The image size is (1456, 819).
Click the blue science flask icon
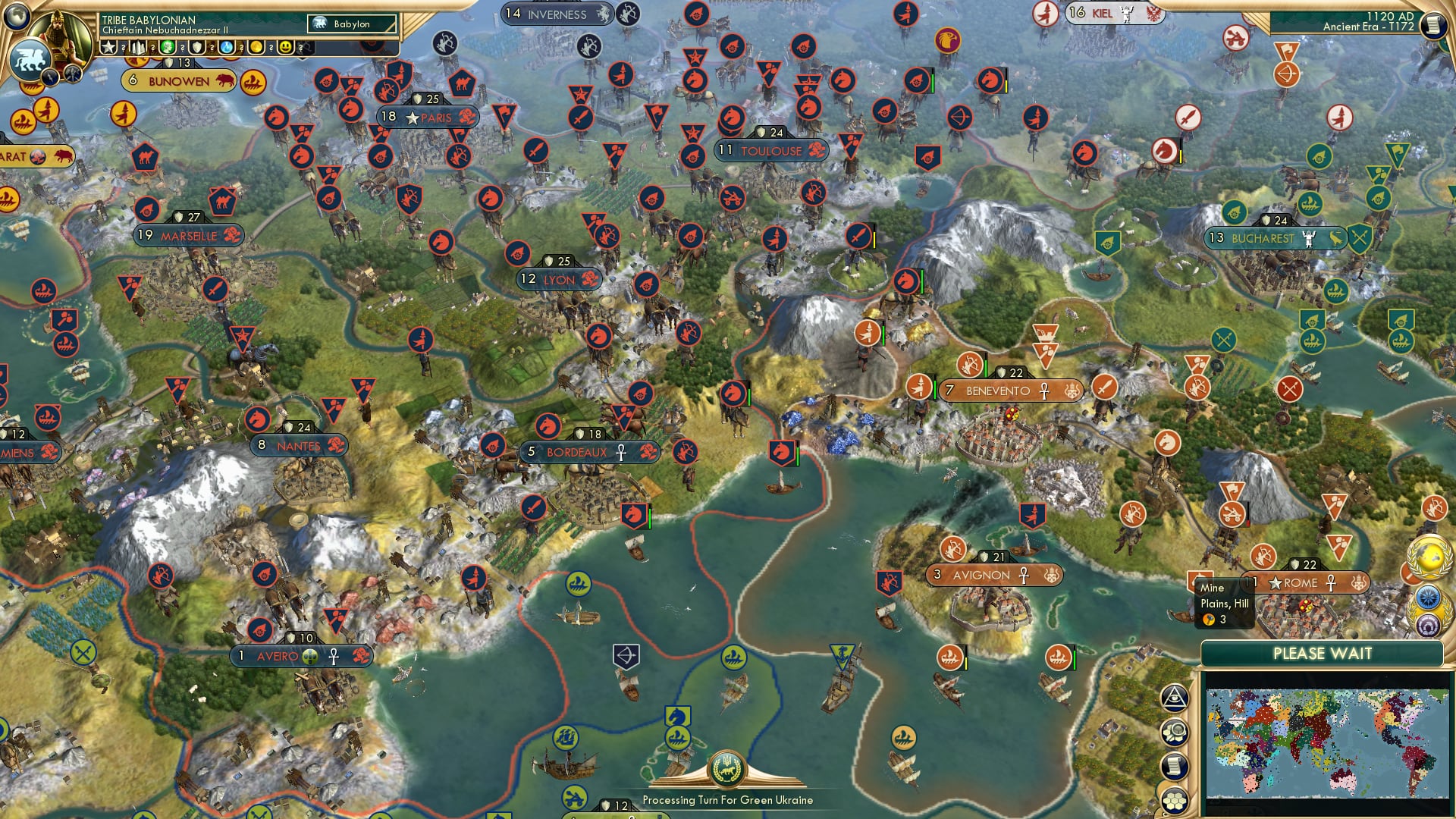point(225,47)
